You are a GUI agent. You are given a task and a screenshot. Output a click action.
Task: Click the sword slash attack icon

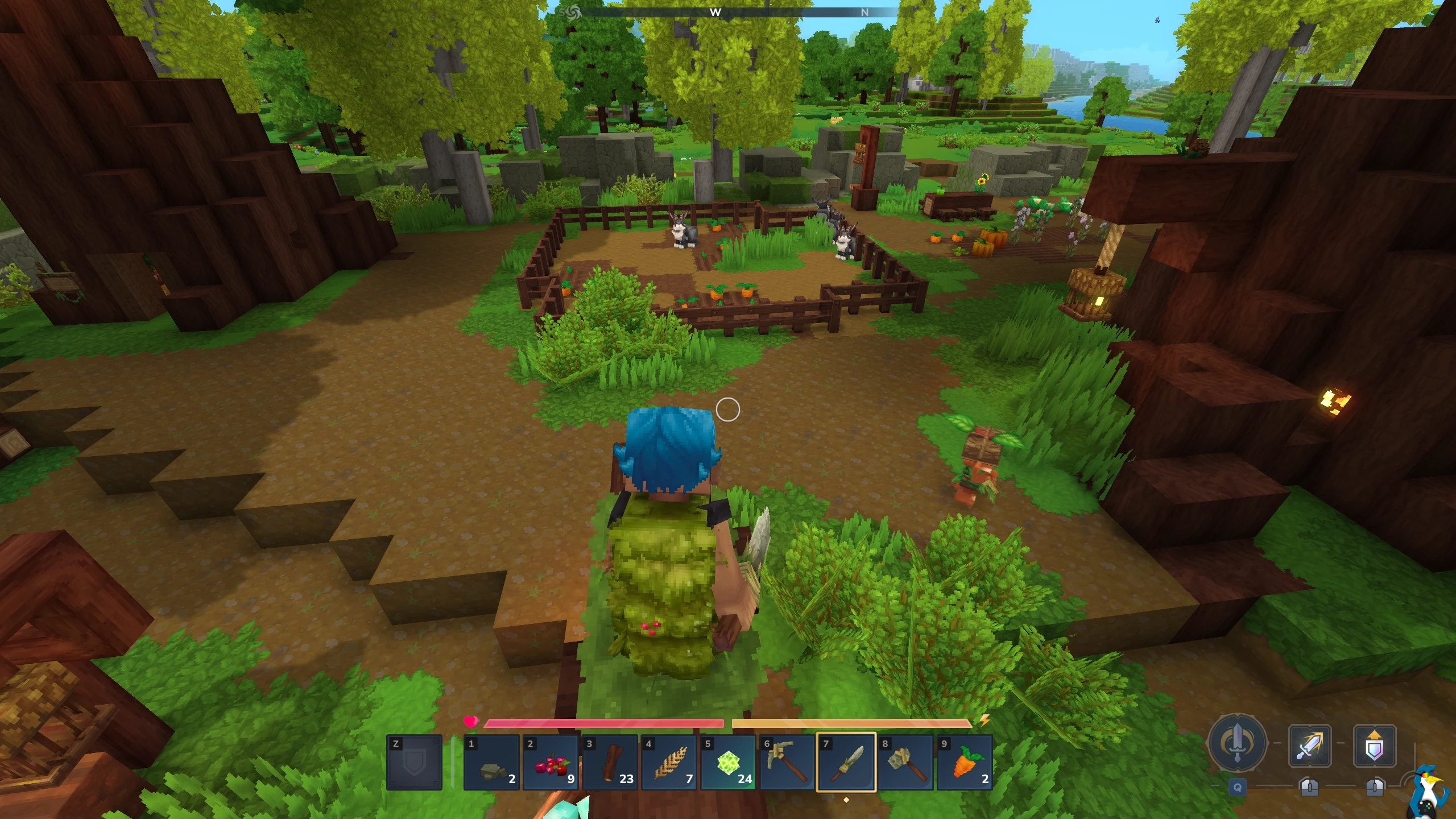(1309, 745)
